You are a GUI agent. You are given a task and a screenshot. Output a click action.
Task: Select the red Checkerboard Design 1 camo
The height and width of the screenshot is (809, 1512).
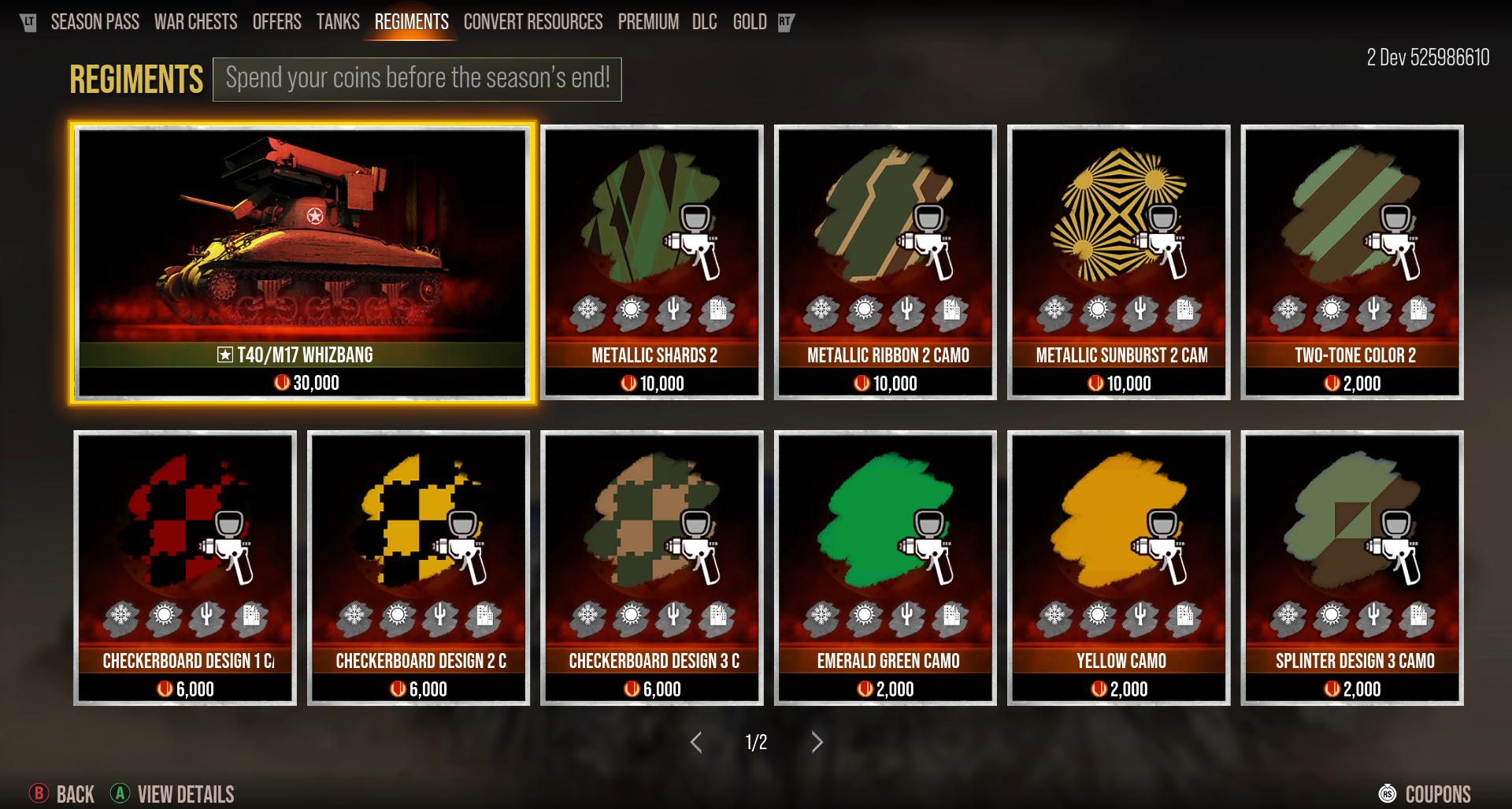coord(185,567)
